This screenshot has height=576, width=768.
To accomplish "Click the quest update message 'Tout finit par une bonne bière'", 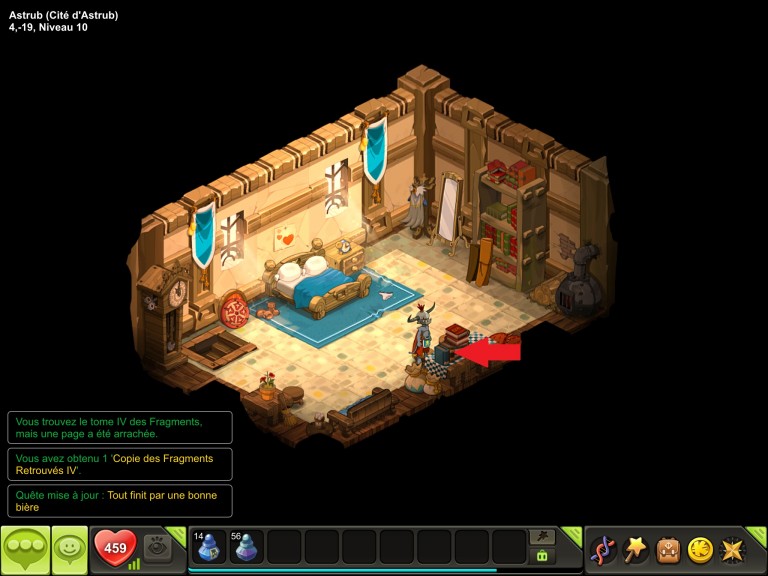I will (x=120, y=501).
